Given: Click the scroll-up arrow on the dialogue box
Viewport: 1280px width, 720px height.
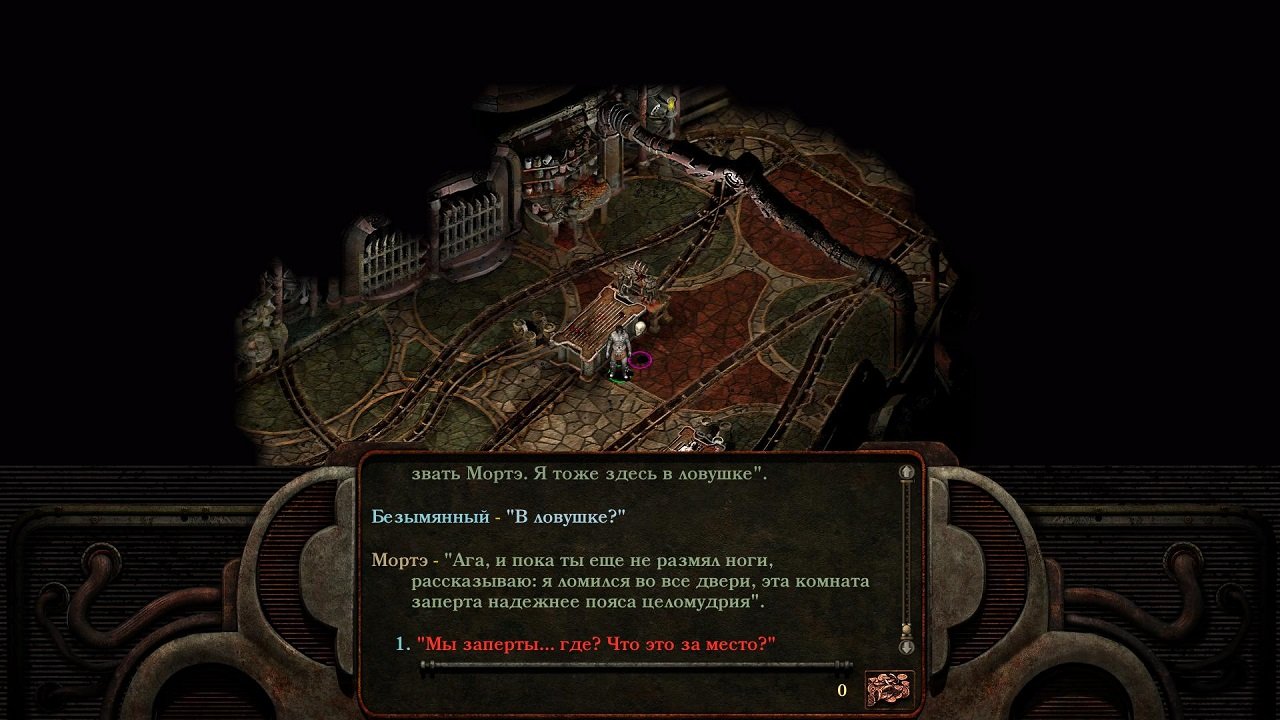Looking at the screenshot, I should coord(906,471).
